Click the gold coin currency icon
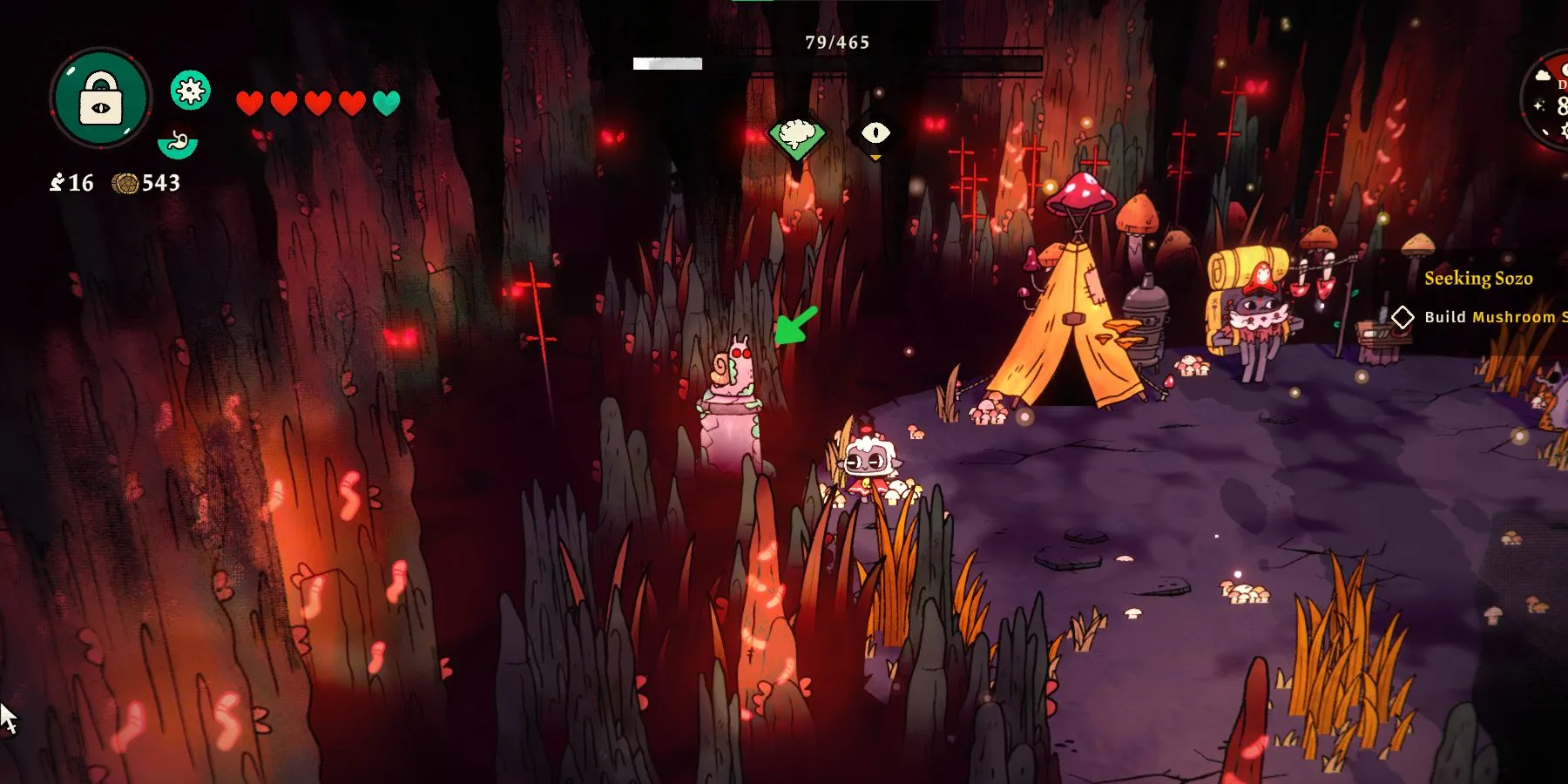Image resolution: width=1568 pixels, height=784 pixels. coord(125,183)
